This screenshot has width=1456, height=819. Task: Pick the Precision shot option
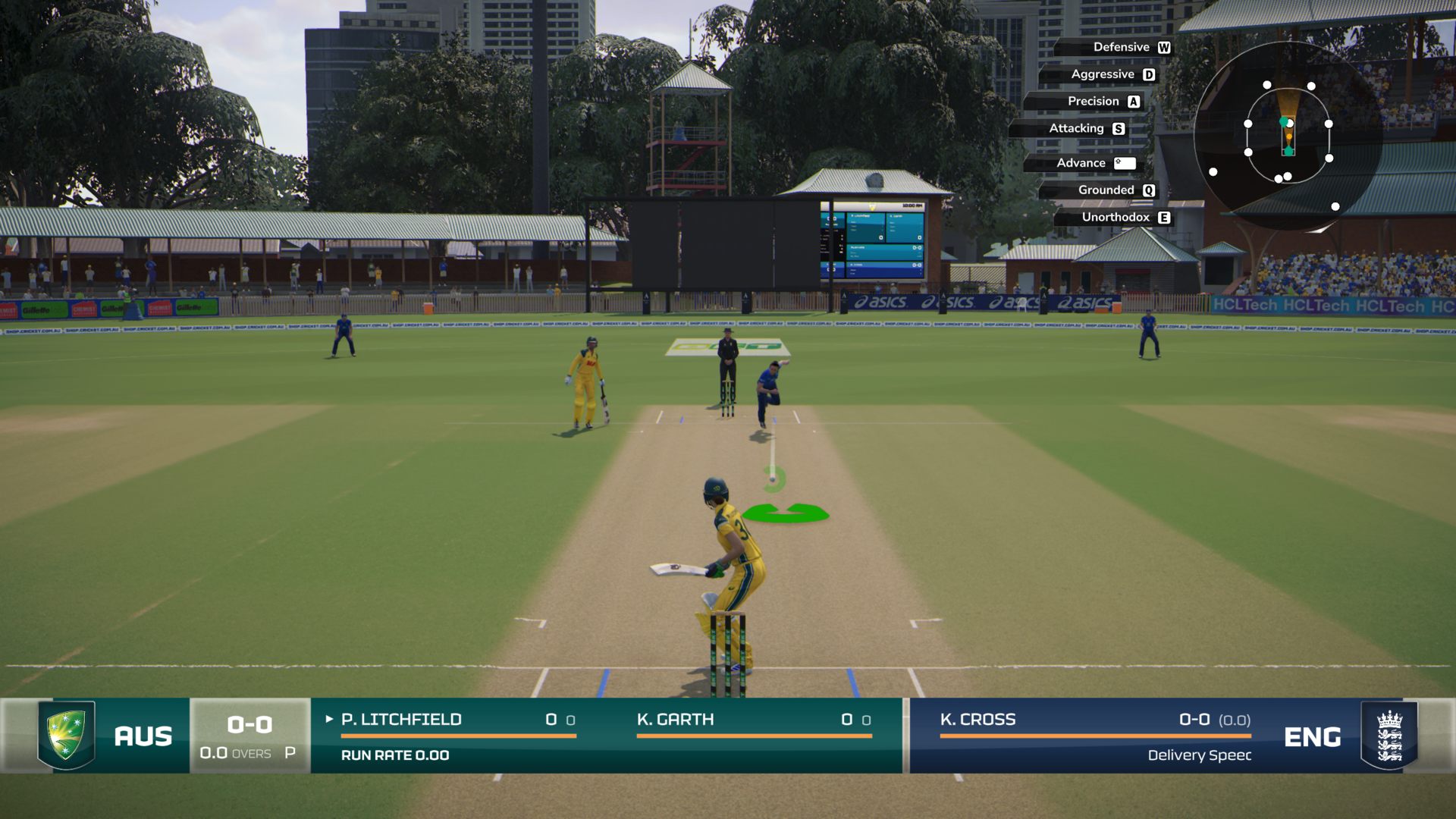coord(1093,102)
